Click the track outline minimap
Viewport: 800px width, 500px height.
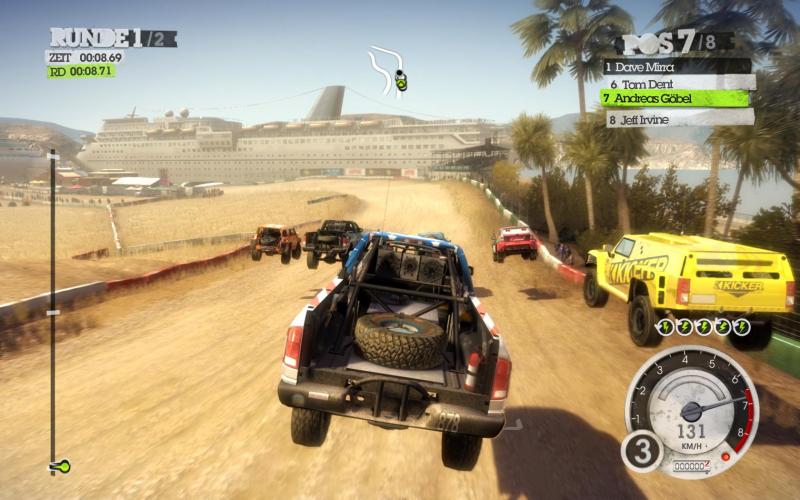tap(387, 69)
